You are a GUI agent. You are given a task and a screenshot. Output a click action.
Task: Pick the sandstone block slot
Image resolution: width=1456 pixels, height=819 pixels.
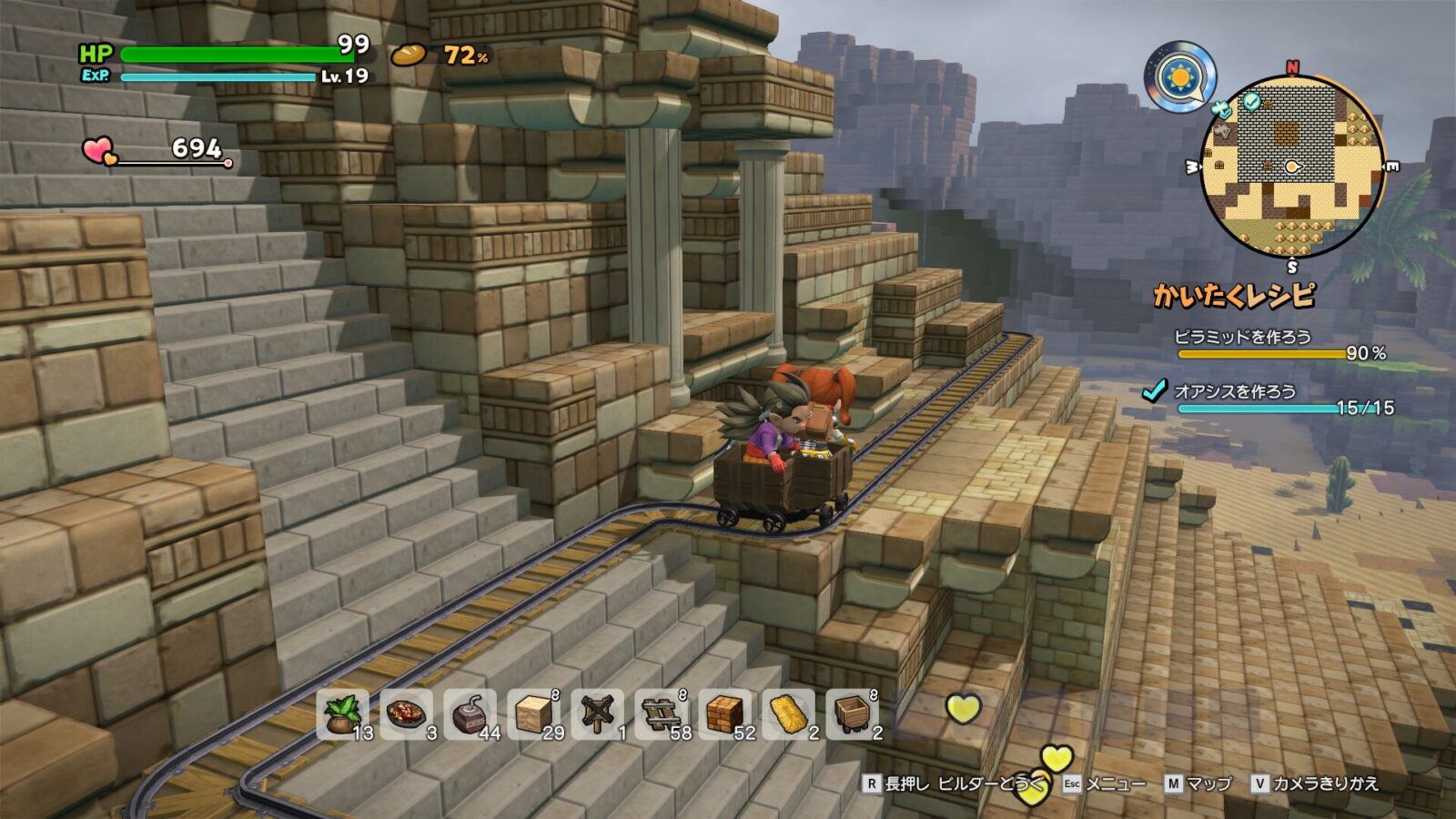(533, 713)
